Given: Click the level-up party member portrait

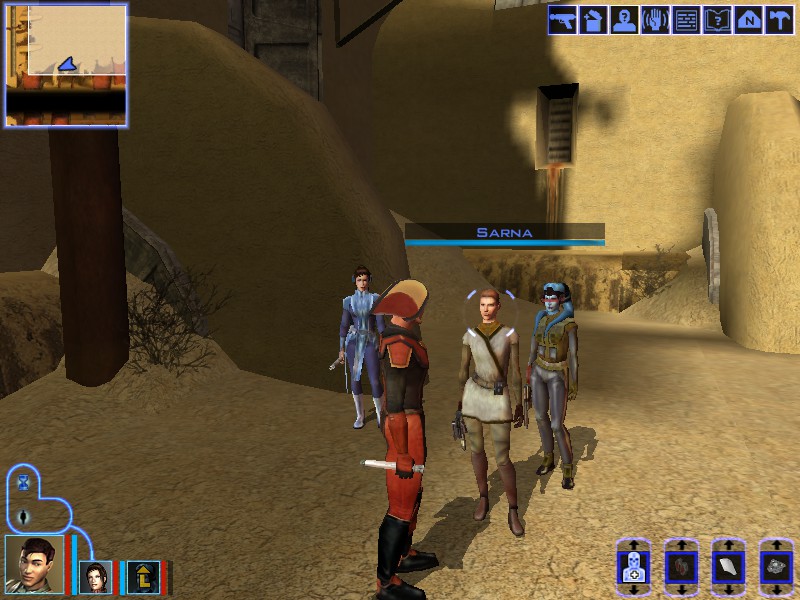Looking at the screenshot, I should 142,576.
